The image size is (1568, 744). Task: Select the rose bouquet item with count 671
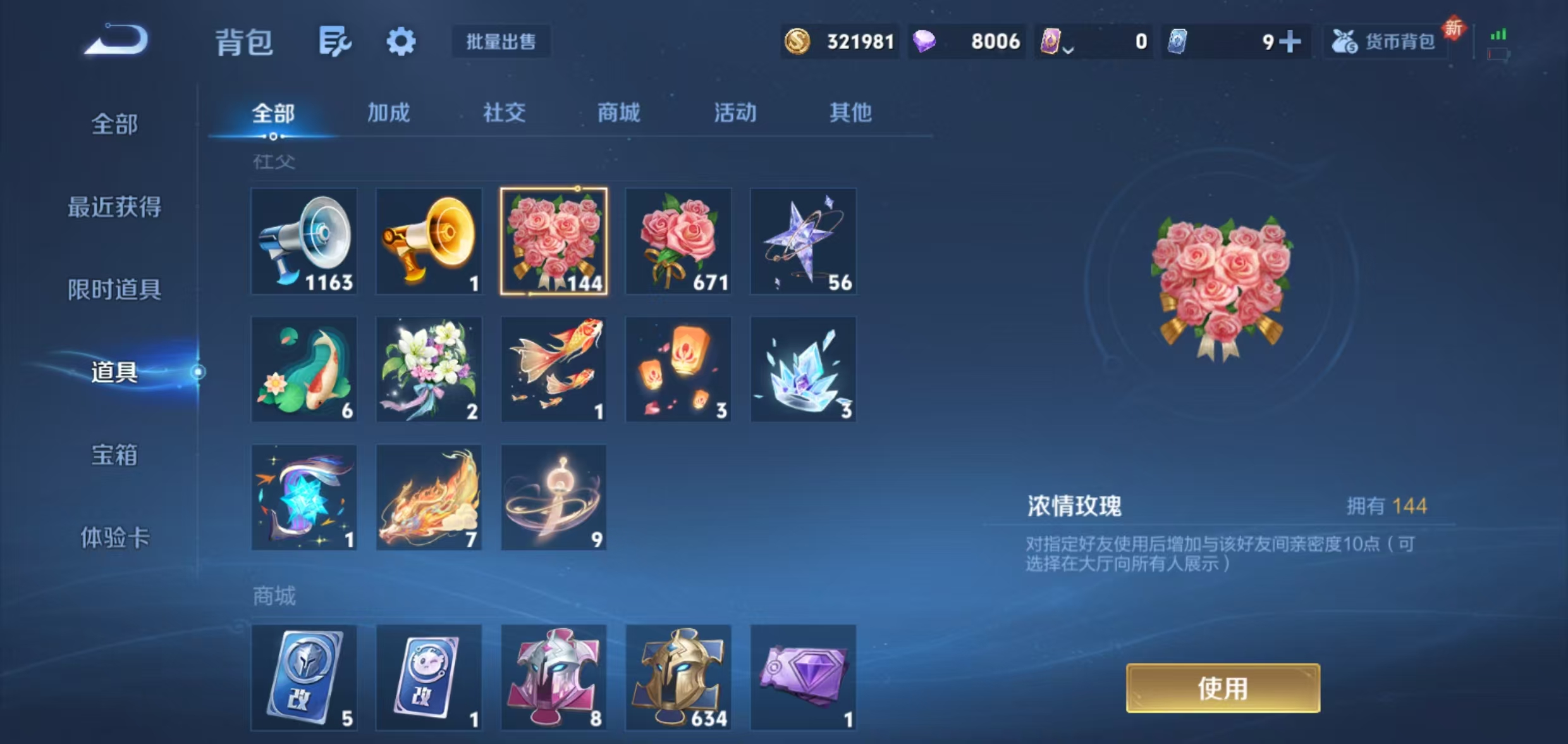(678, 241)
